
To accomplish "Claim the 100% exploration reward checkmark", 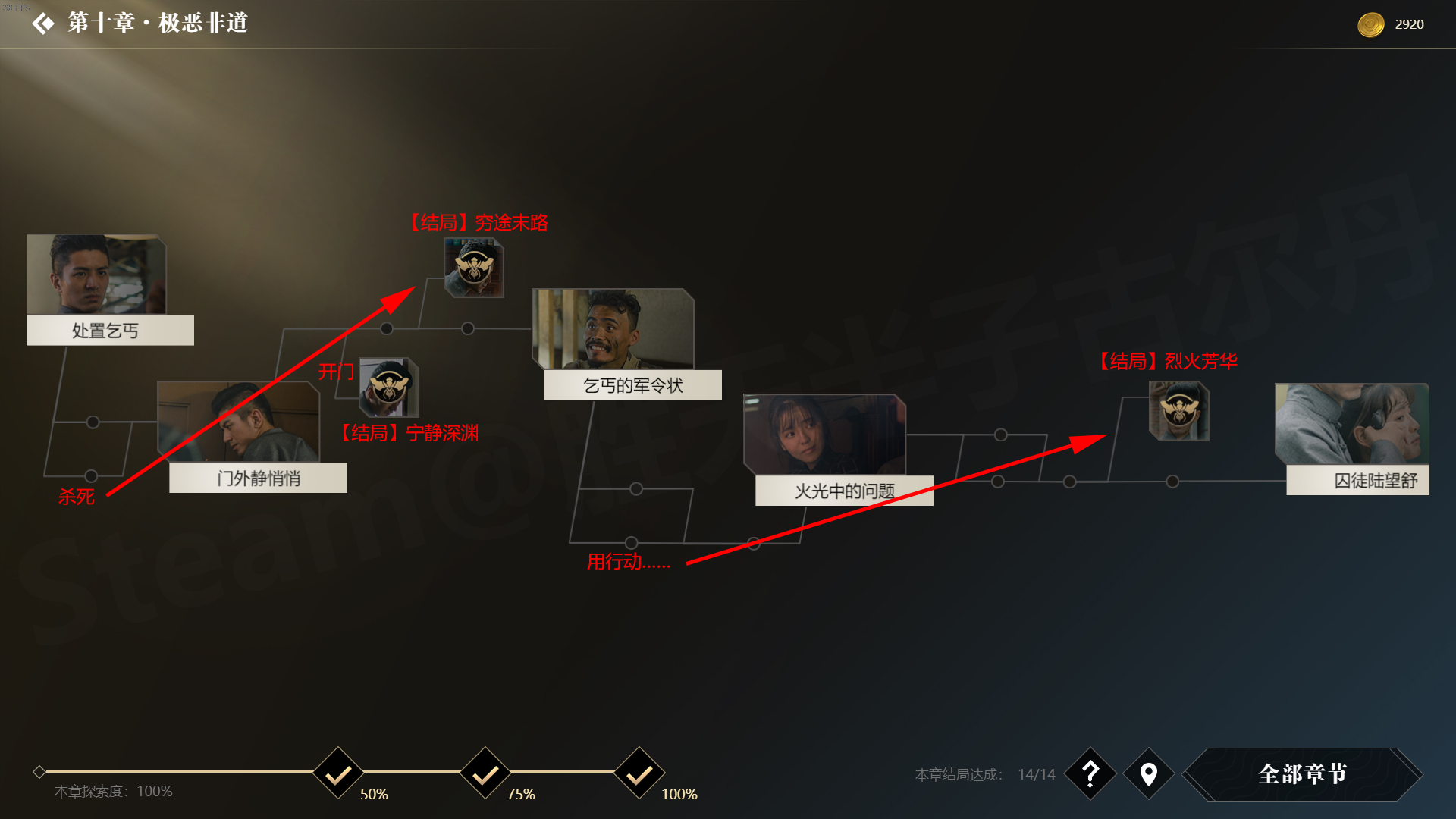I will pyautogui.click(x=639, y=773).
